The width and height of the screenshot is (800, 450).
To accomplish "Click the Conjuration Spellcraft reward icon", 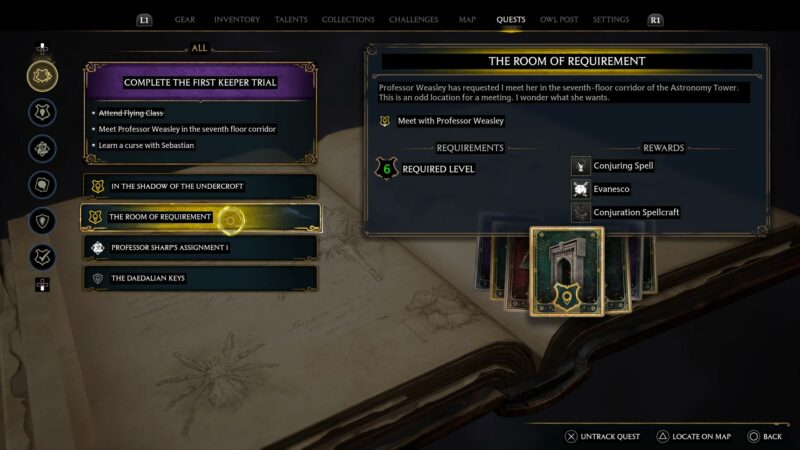I will (581, 212).
